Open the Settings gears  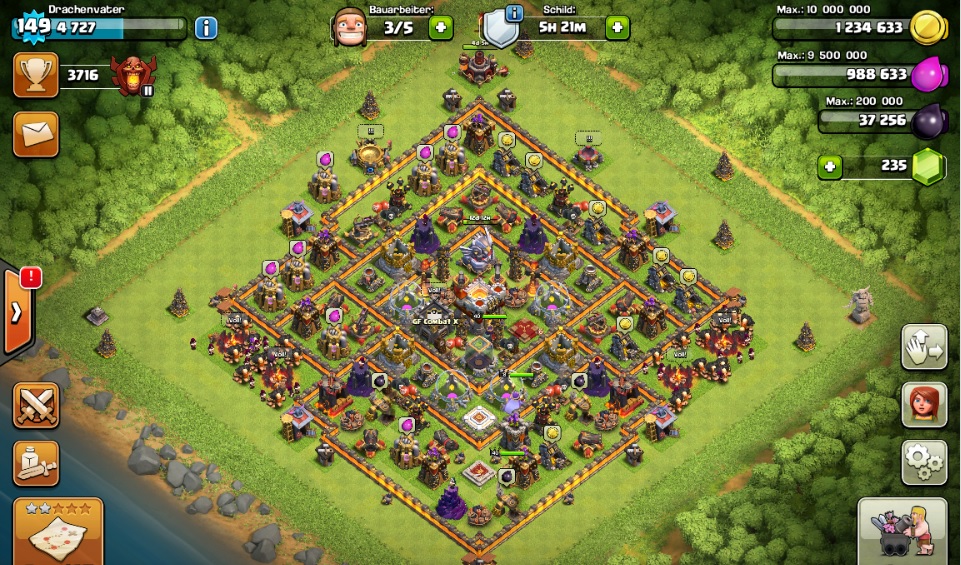[x=924, y=462]
